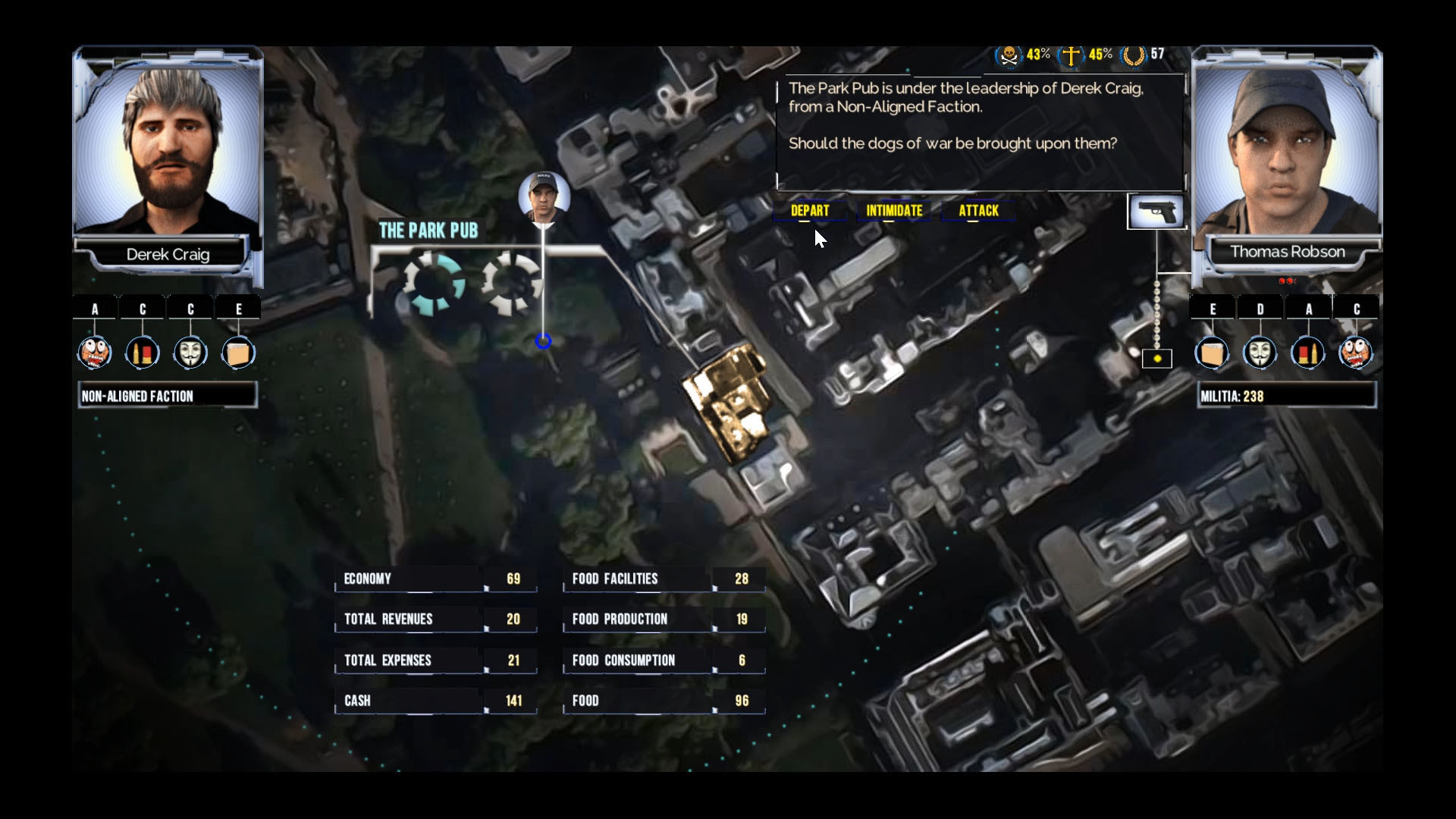
Task: Select the INTIMIDATE menu option
Action: click(893, 210)
